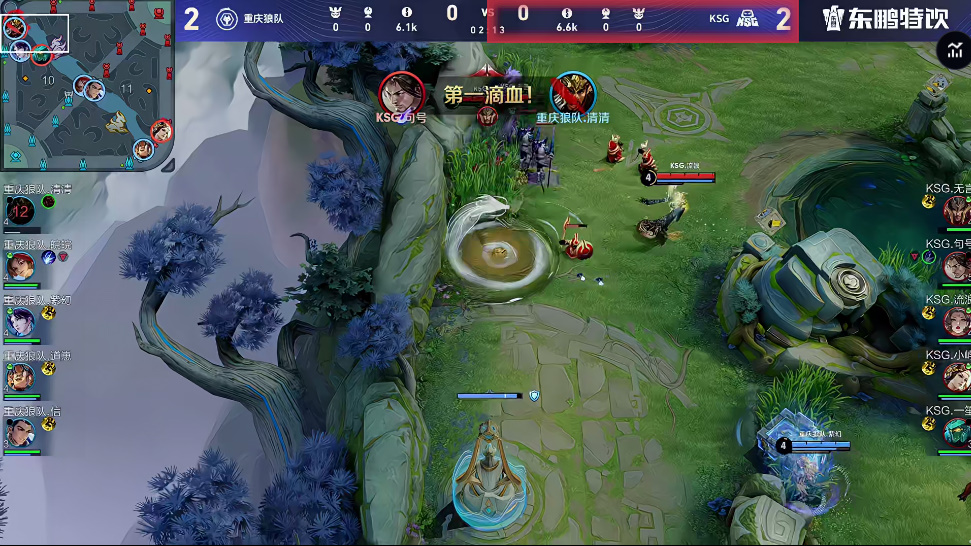Spectate 重庆狼队.逍遥's hero portrait

pos(19,376)
